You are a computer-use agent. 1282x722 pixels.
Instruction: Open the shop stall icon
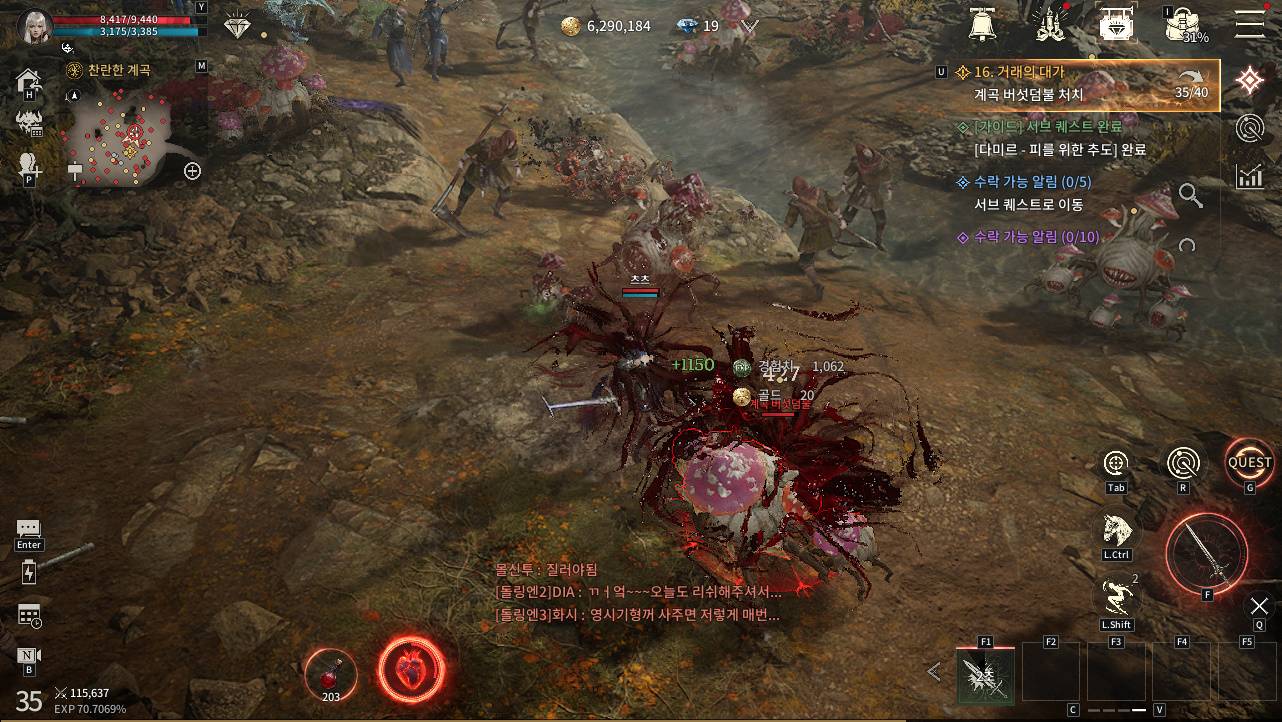(x=1116, y=24)
